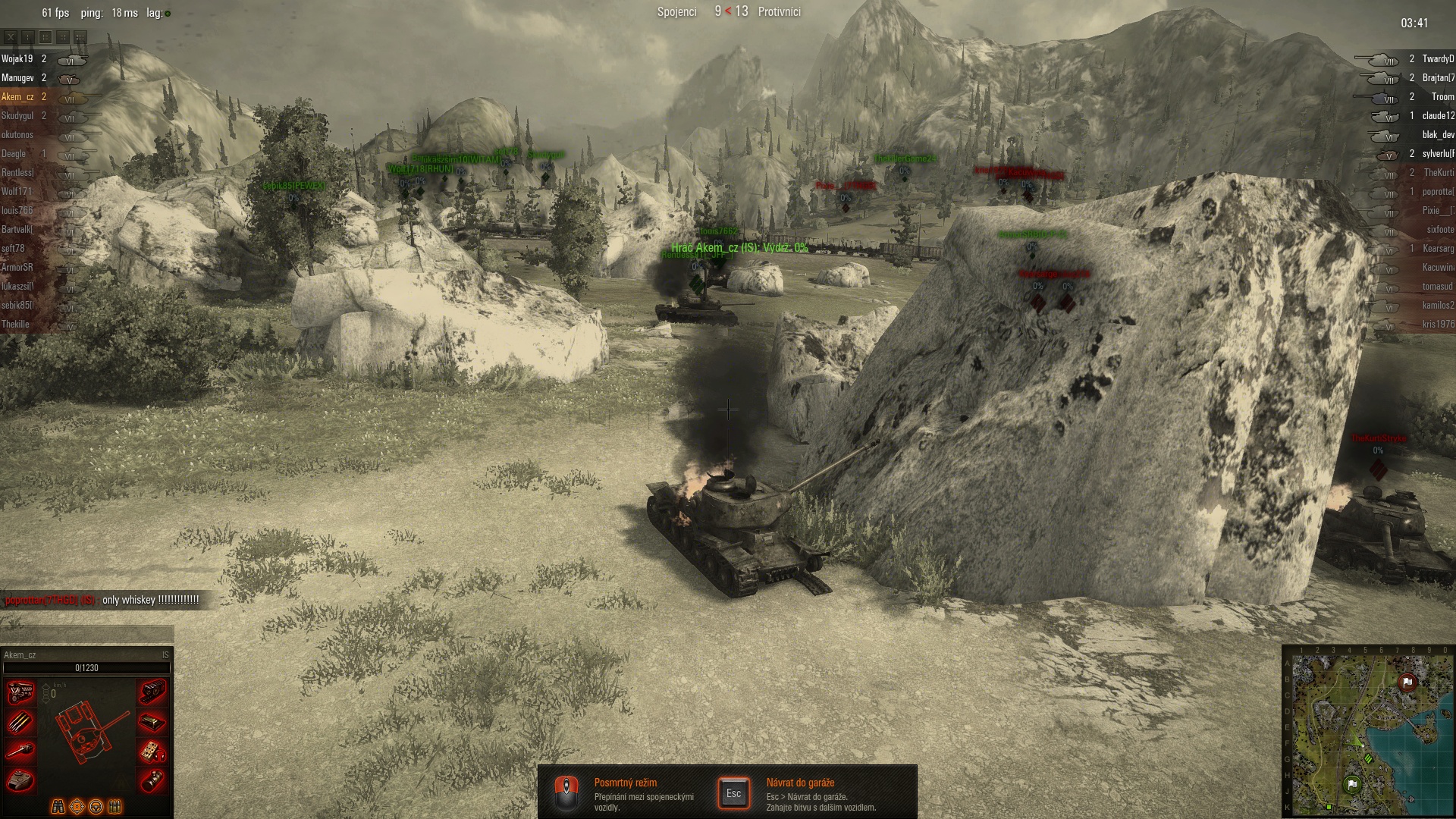Click the minimap in the corner
The height and width of the screenshot is (819, 1456).
(1368, 731)
